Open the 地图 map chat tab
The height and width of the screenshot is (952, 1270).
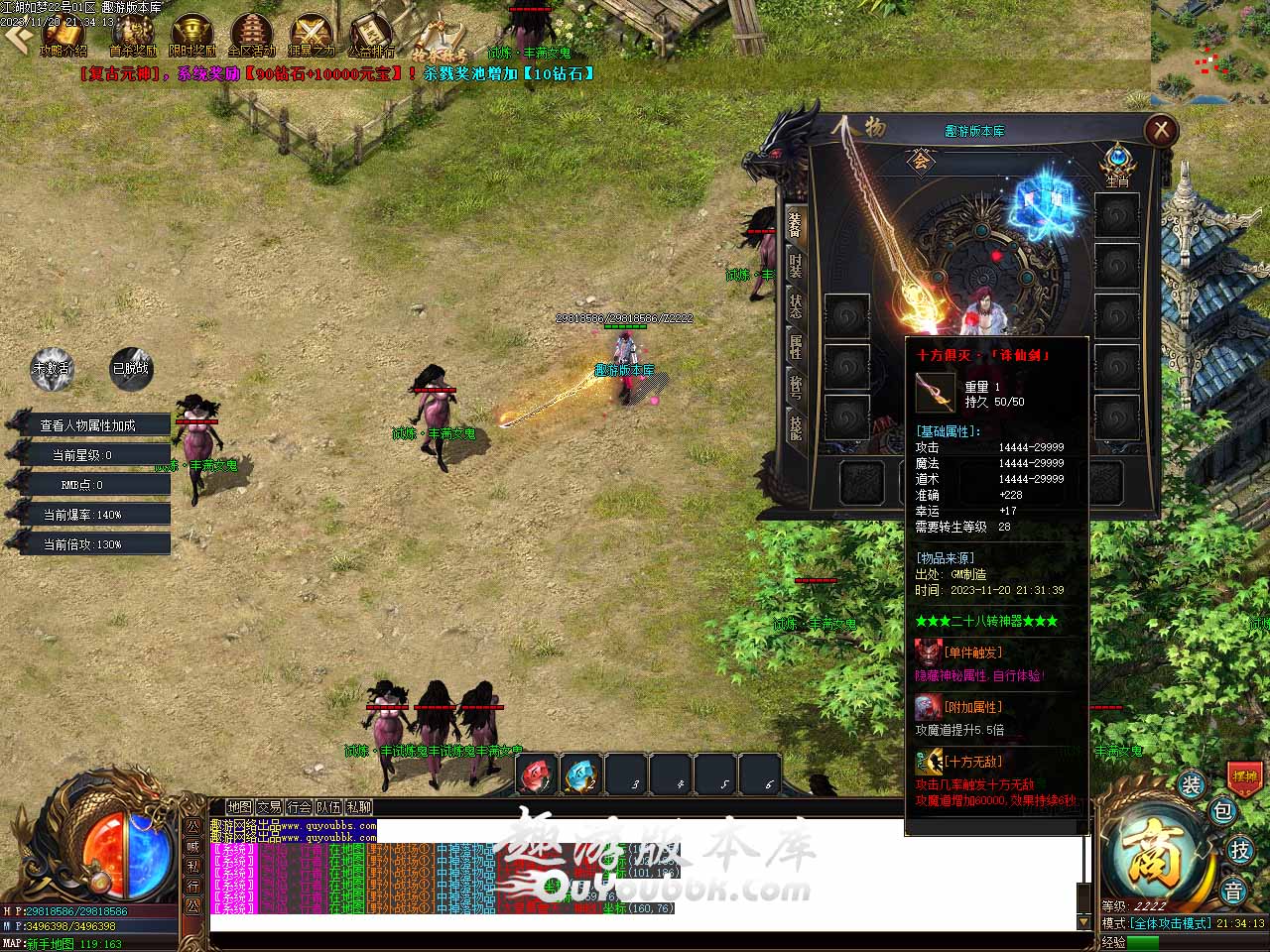pyautogui.click(x=239, y=807)
